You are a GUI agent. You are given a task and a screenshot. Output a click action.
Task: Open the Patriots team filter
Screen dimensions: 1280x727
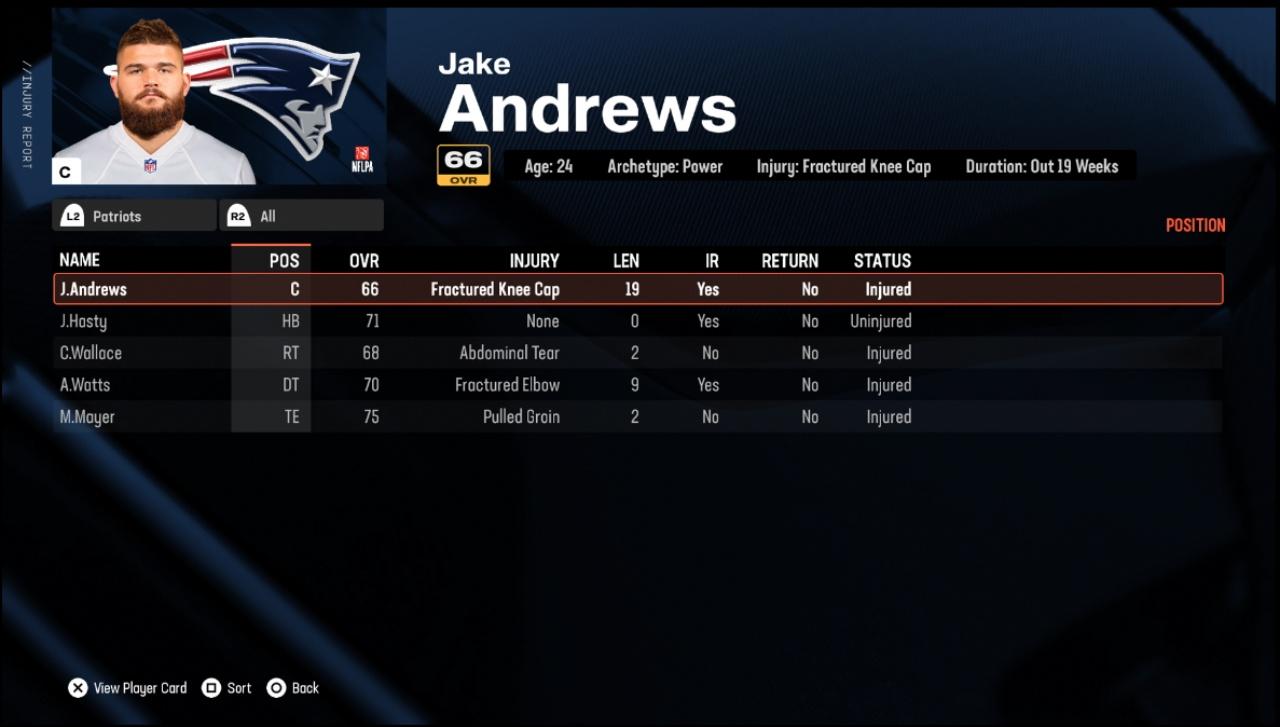pos(134,216)
